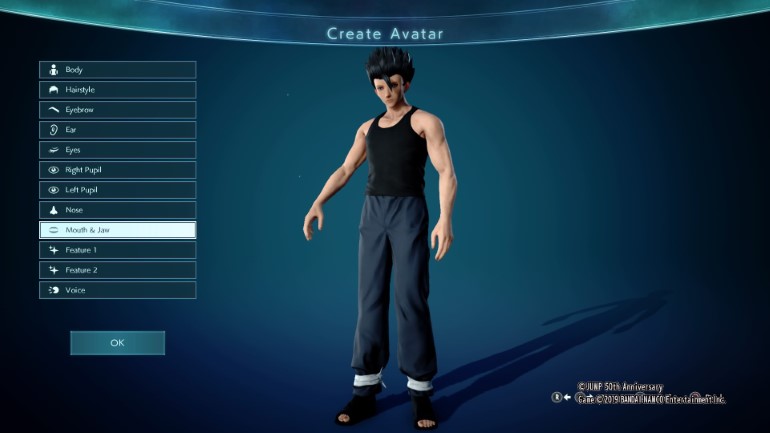Select the Hairstyle menu entry
This screenshot has width=770, height=433.
coord(117,90)
